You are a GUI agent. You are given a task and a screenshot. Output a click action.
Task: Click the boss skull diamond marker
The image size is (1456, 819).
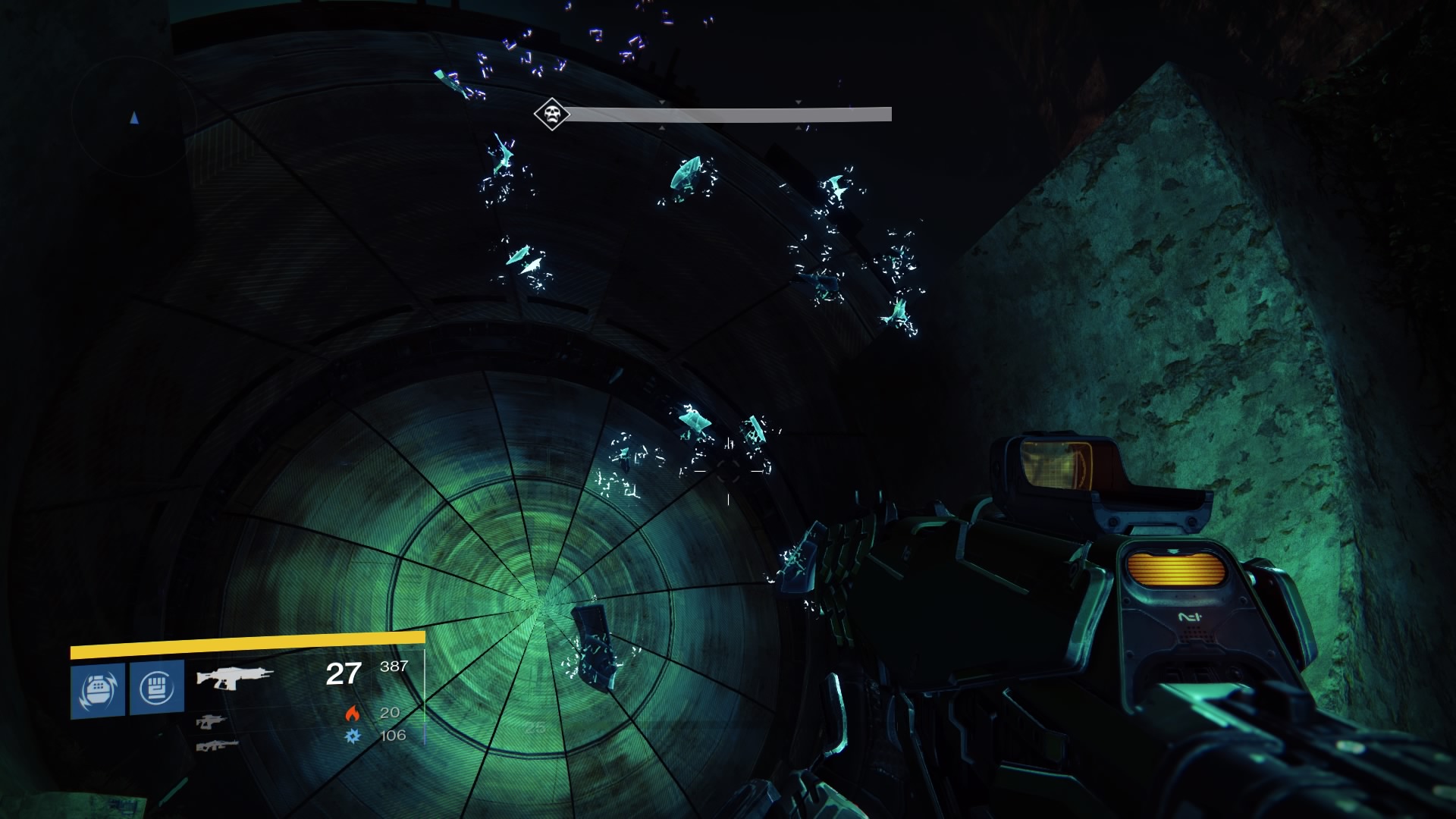click(x=551, y=115)
